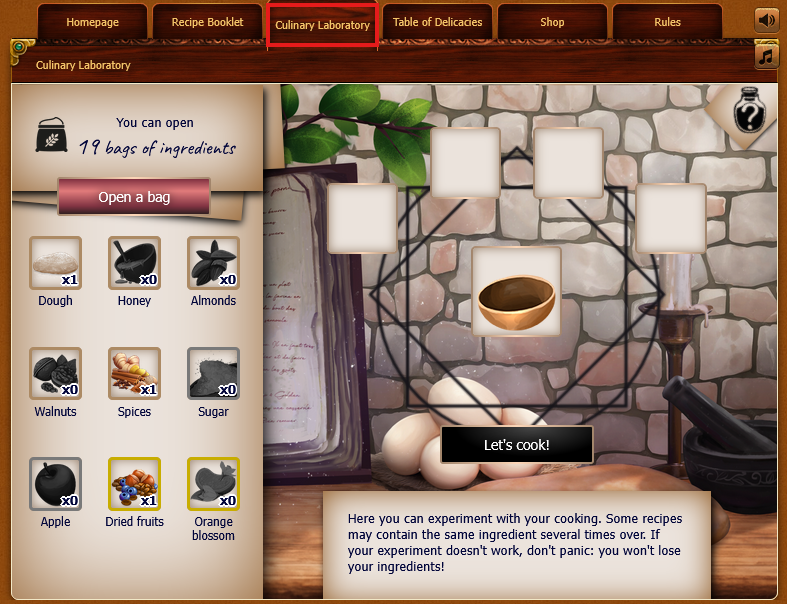Start cooking with Let's cook!
Screen dimensions: 787x604
[x=516, y=445]
